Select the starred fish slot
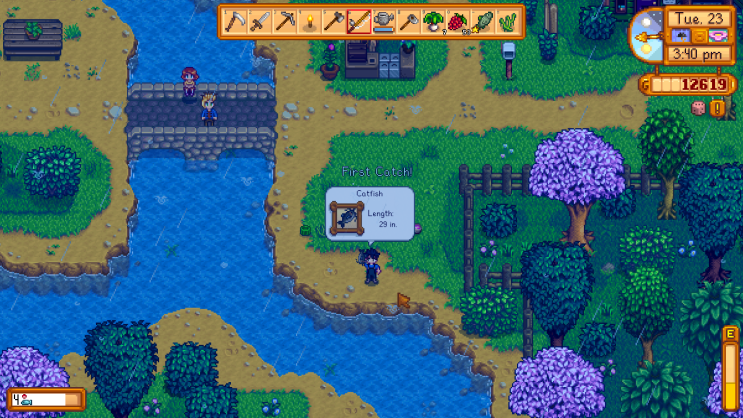The width and height of the screenshot is (743, 418). pyautogui.click(x=483, y=21)
